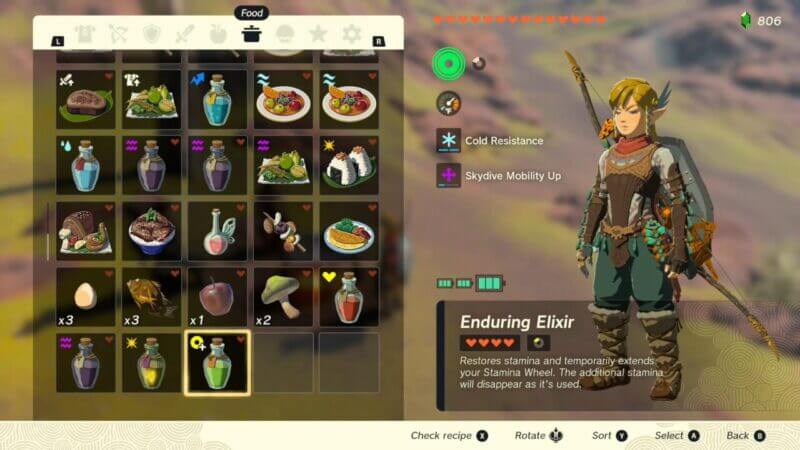Select the omelet dish
Image resolution: width=800 pixels, height=450 pixels.
point(348,230)
